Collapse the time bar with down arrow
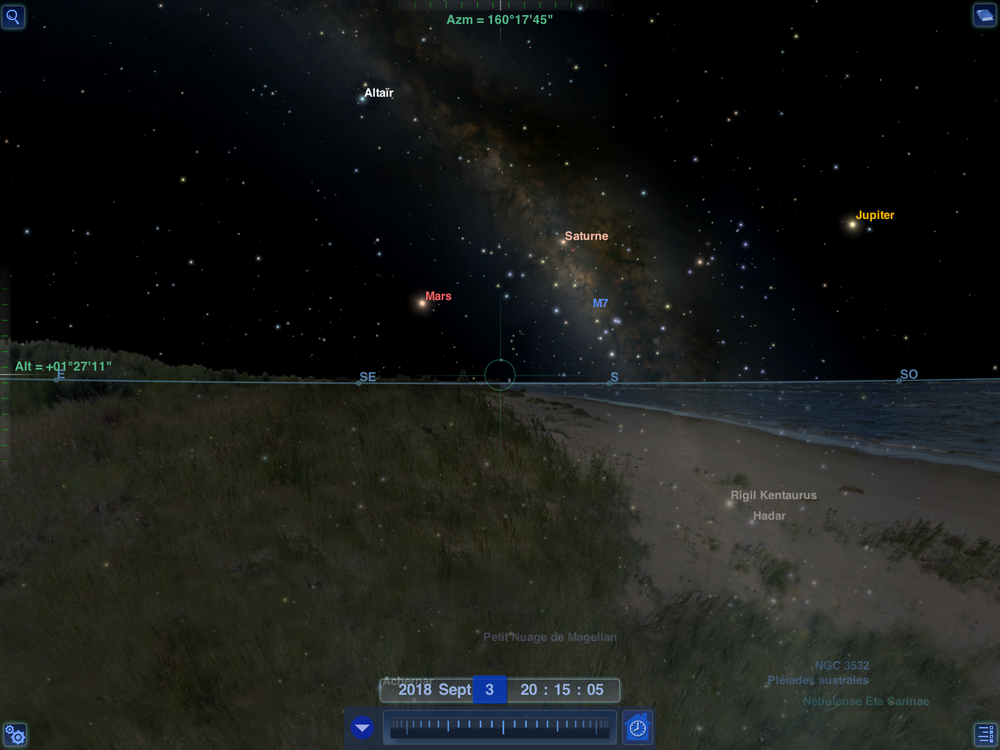Viewport: 1000px width, 750px height. [362, 728]
